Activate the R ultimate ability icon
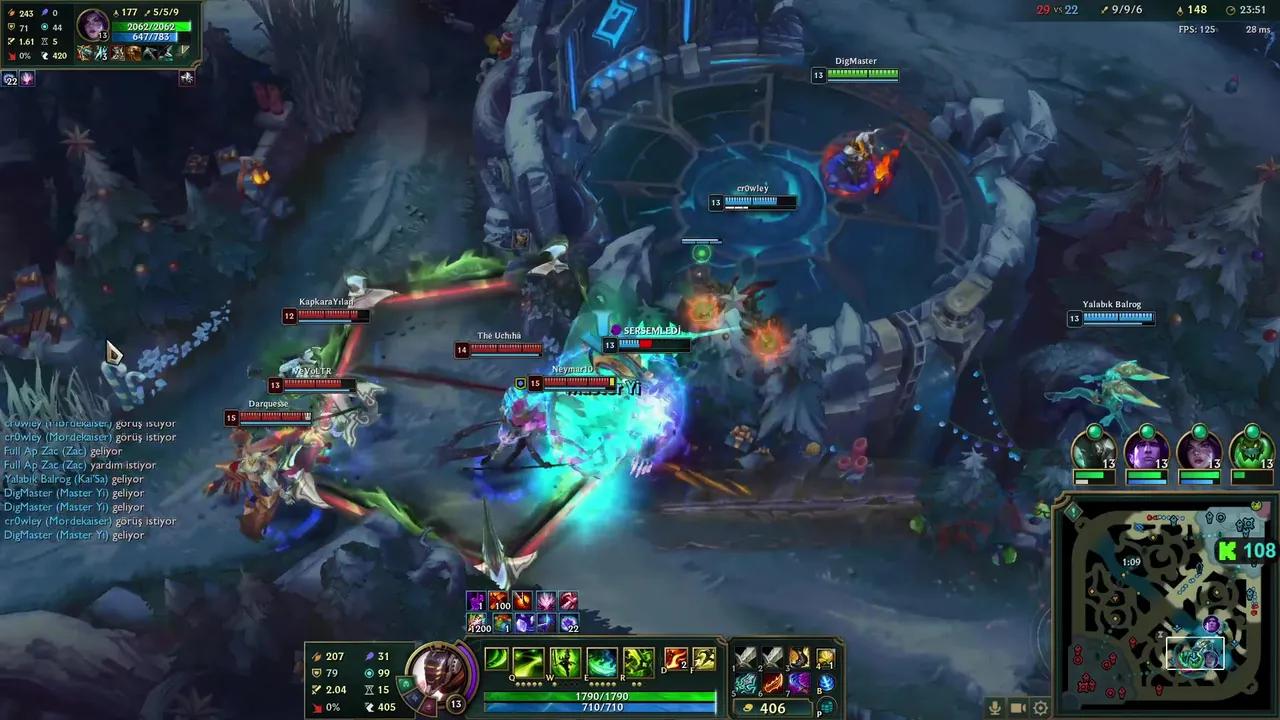 coord(637,660)
